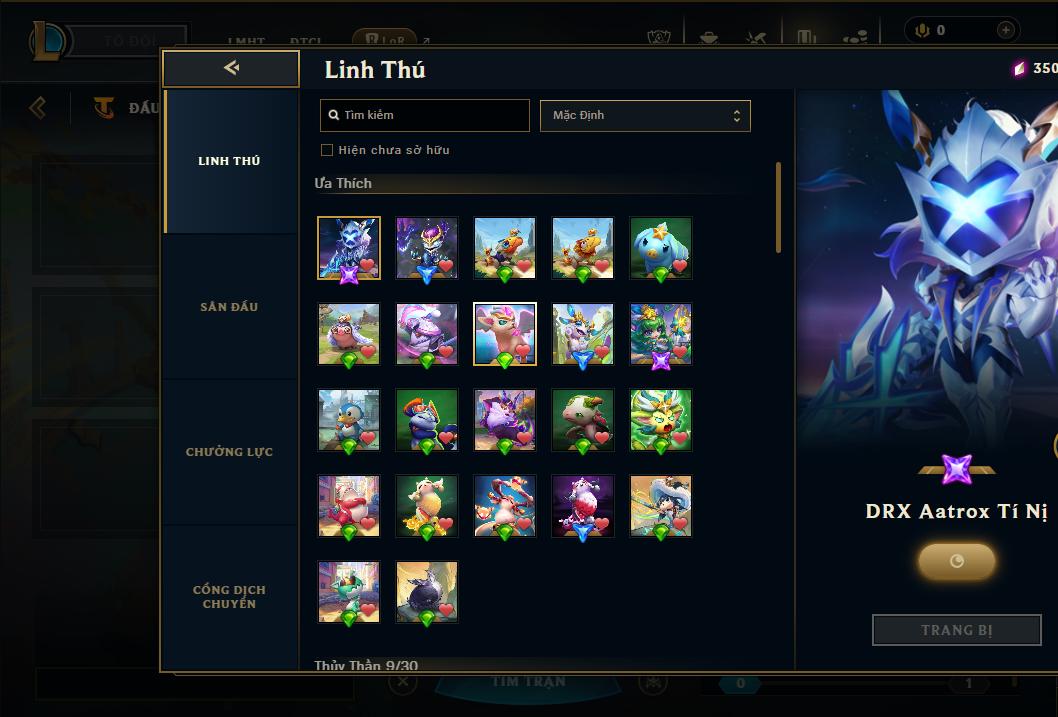Select the screaming yellow-green sprite thumbnail
1058x717 pixels.
(661, 420)
